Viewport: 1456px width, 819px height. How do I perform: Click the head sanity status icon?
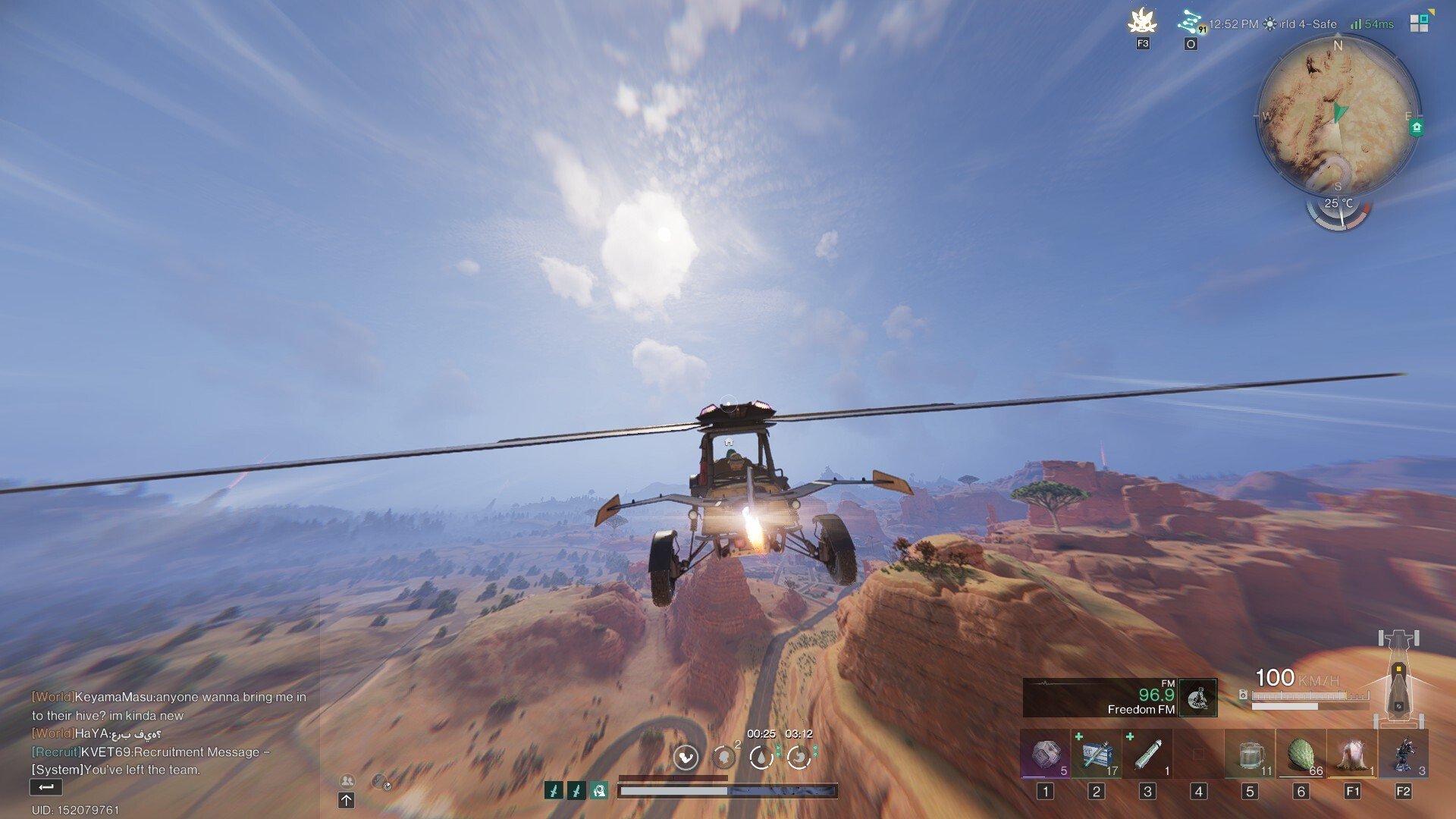(723, 757)
